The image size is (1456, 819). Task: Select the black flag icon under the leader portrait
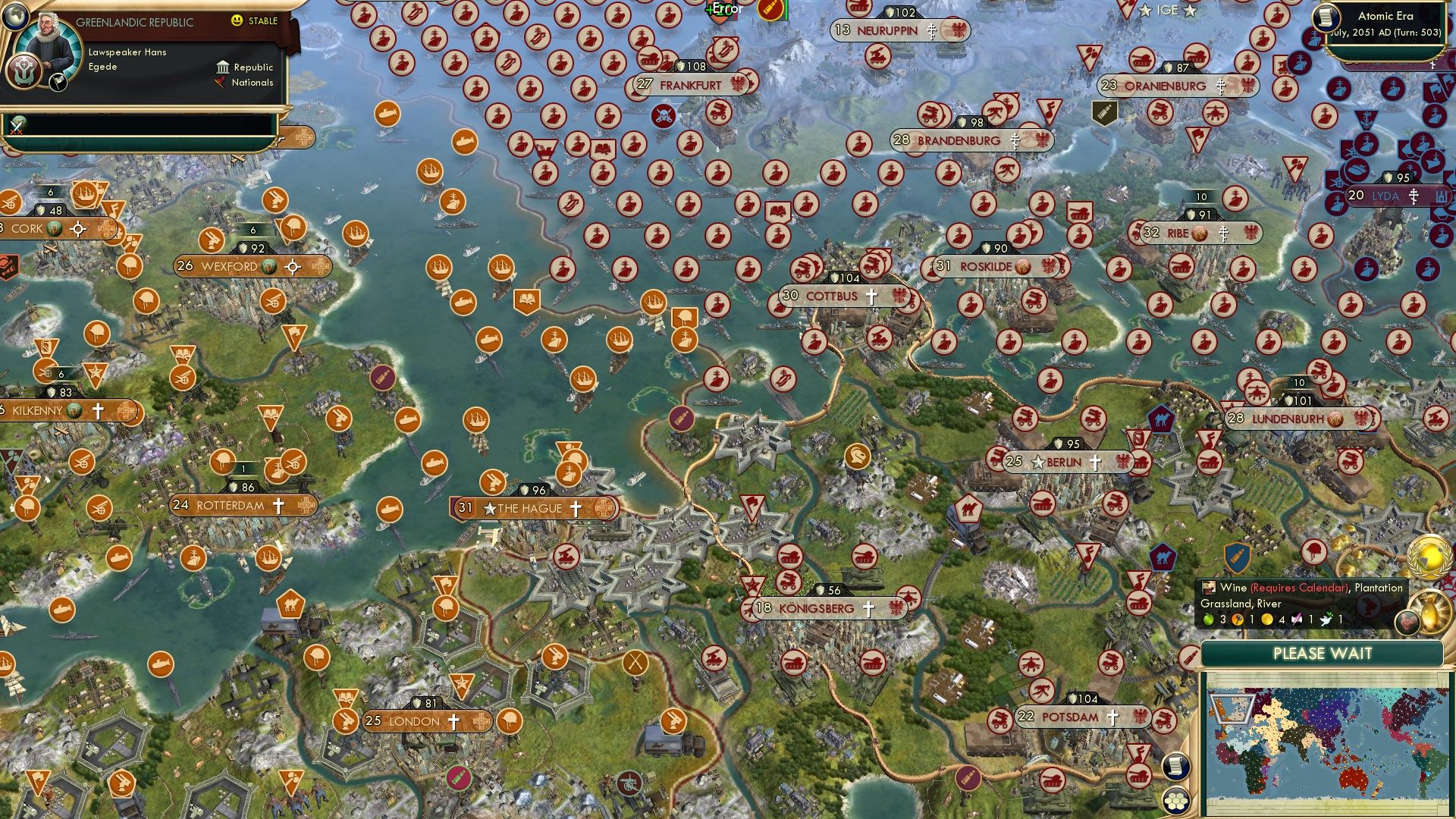pyautogui.click(x=58, y=81)
